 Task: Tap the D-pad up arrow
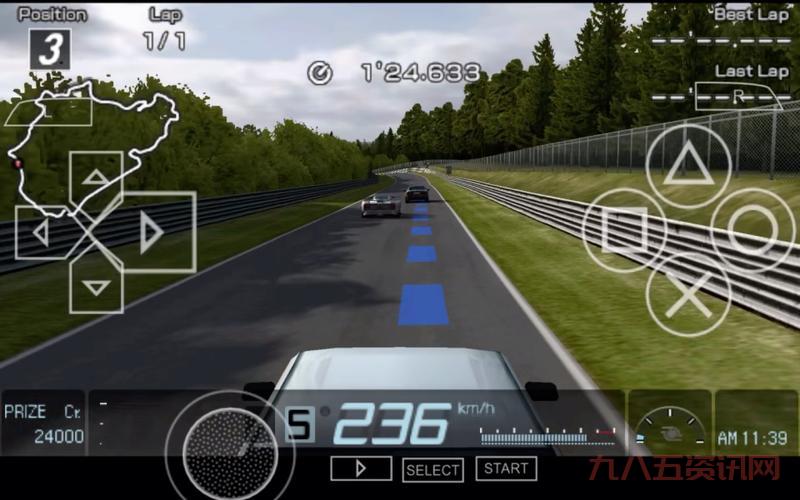pyautogui.click(x=96, y=178)
